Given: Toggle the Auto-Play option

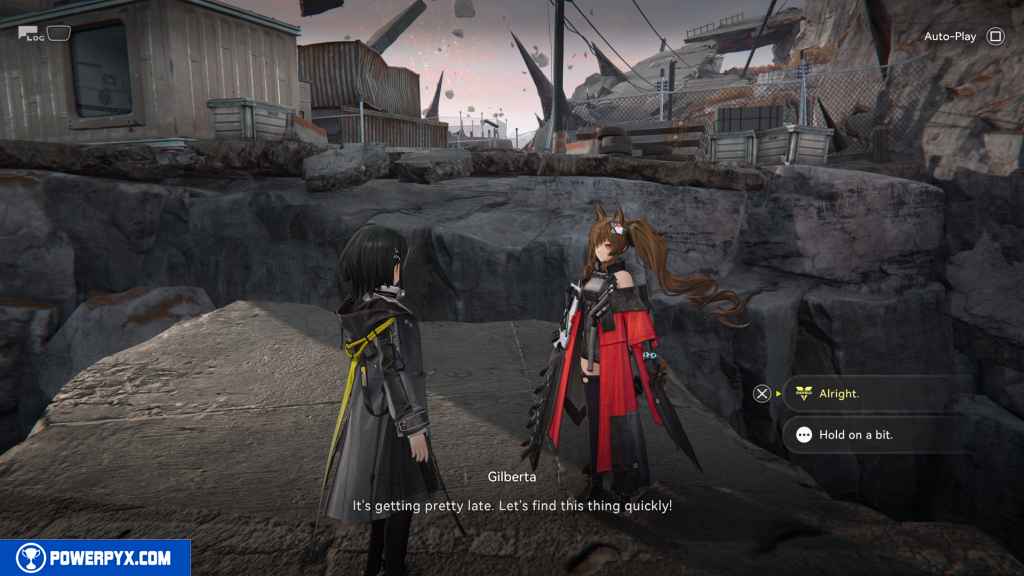Looking at the screenshot, I should pyautogui.click(x=994, y=37).
